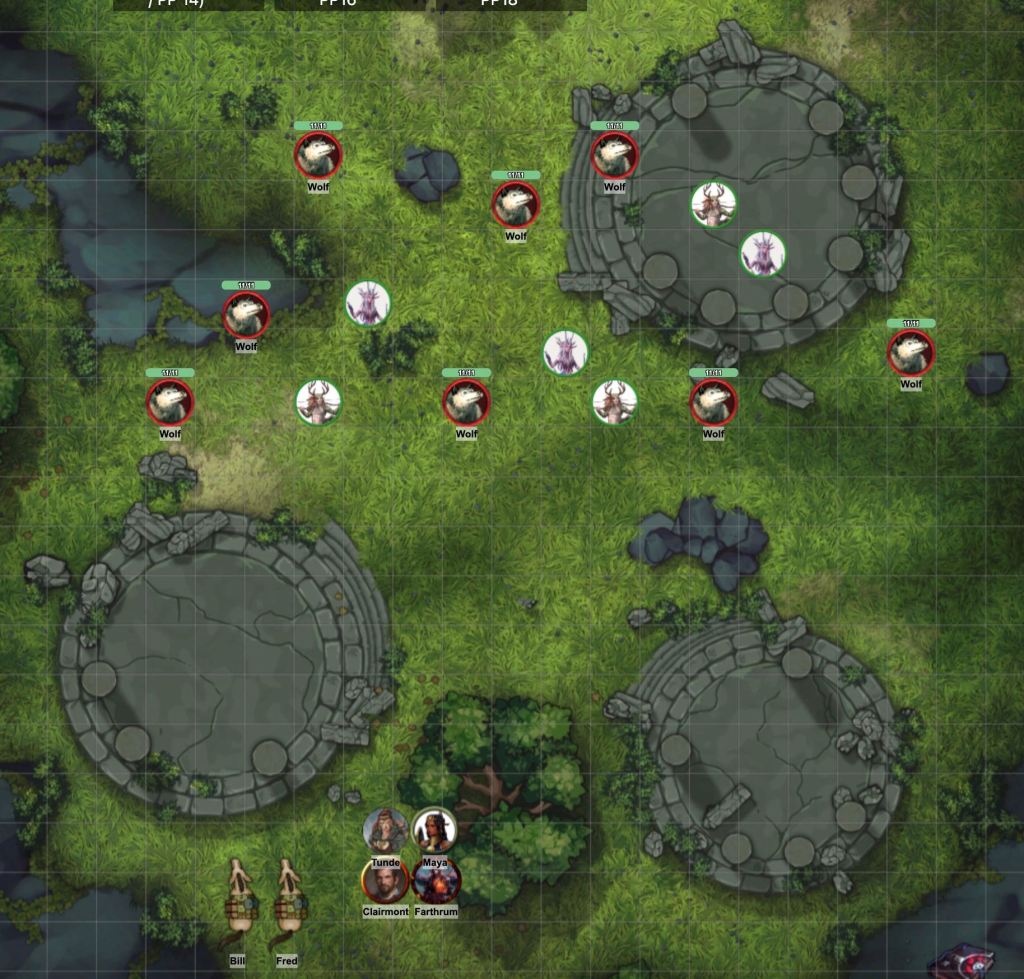Viewport: 1024px width, 979px height.
Task: Select the pack animal token named Fred
Action: pos(287,905)
